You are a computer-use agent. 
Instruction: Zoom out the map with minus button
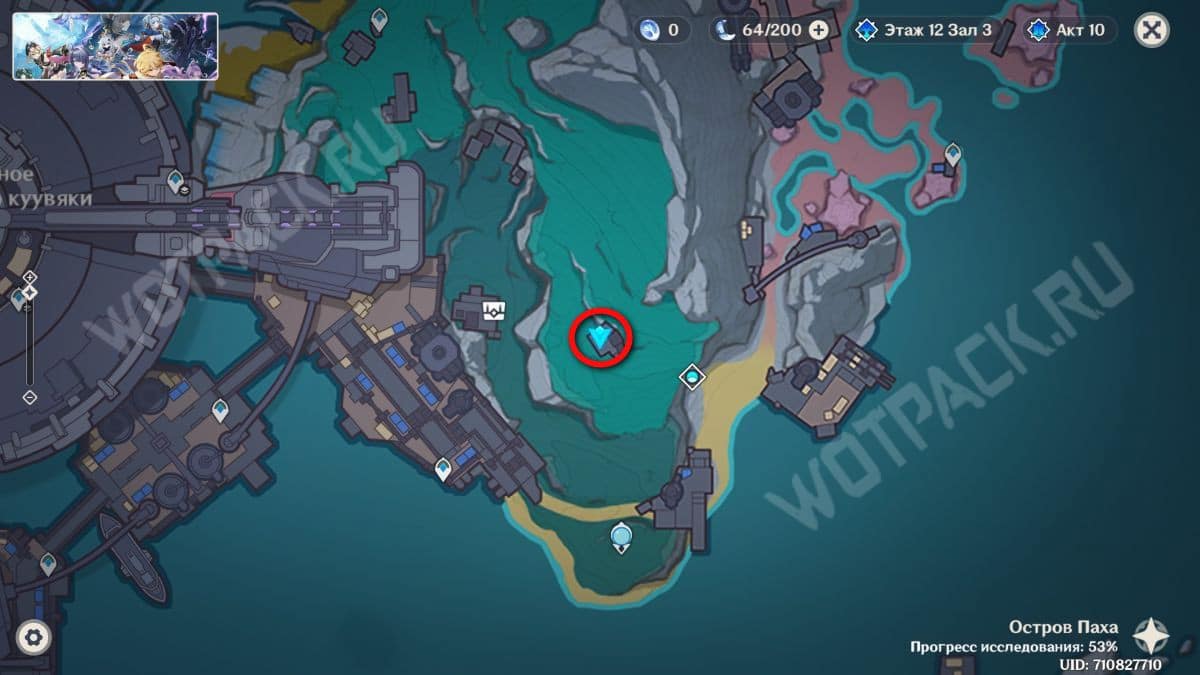pos(29,397)
